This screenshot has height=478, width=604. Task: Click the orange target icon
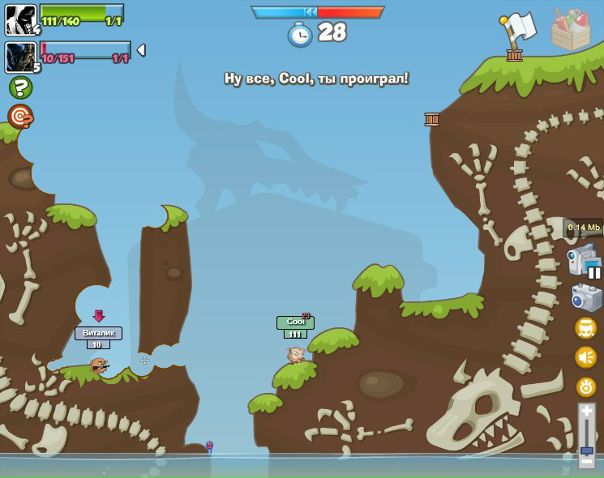coord(20,117)
